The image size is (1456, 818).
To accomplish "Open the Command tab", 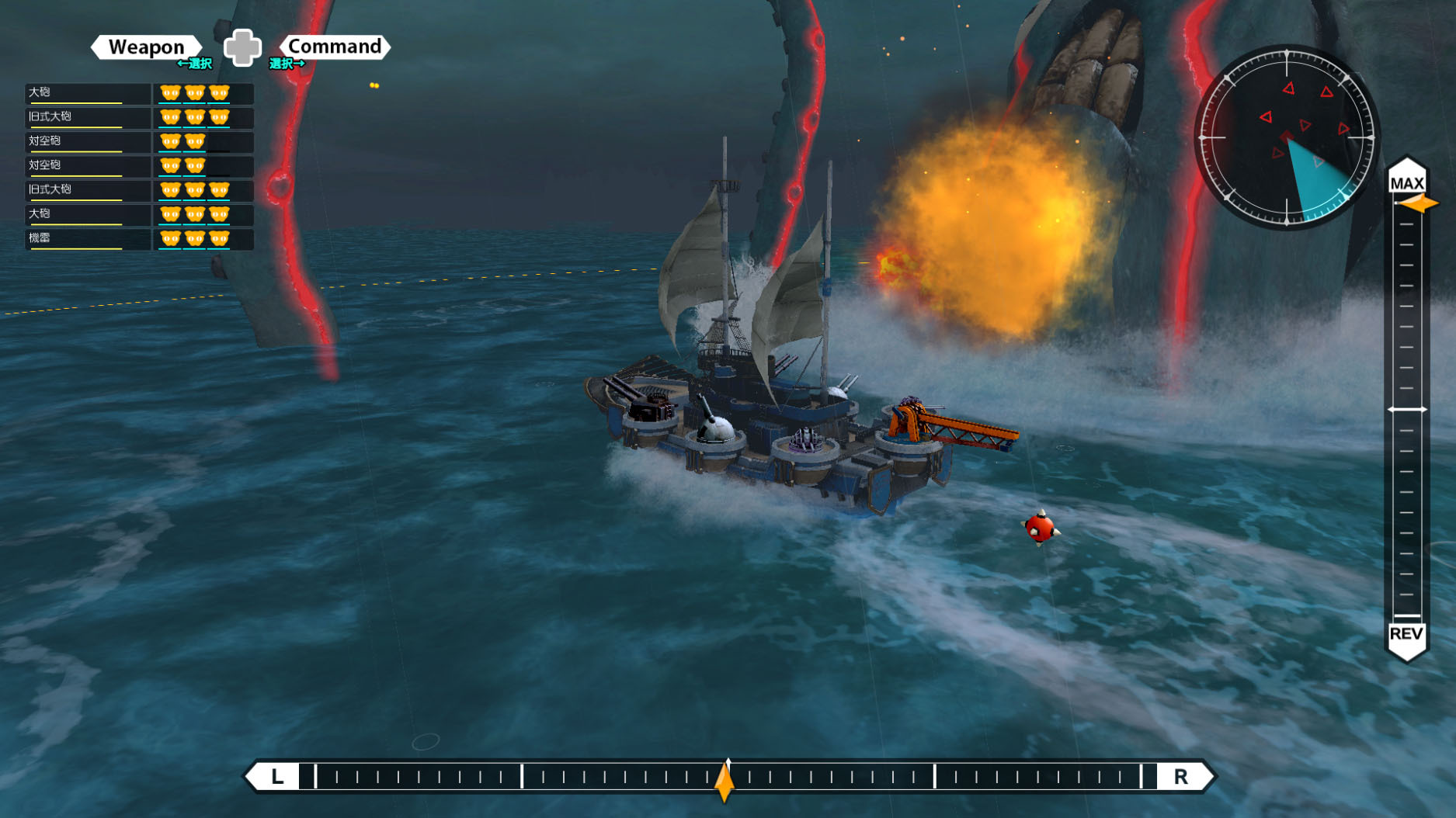I will 335,47.
